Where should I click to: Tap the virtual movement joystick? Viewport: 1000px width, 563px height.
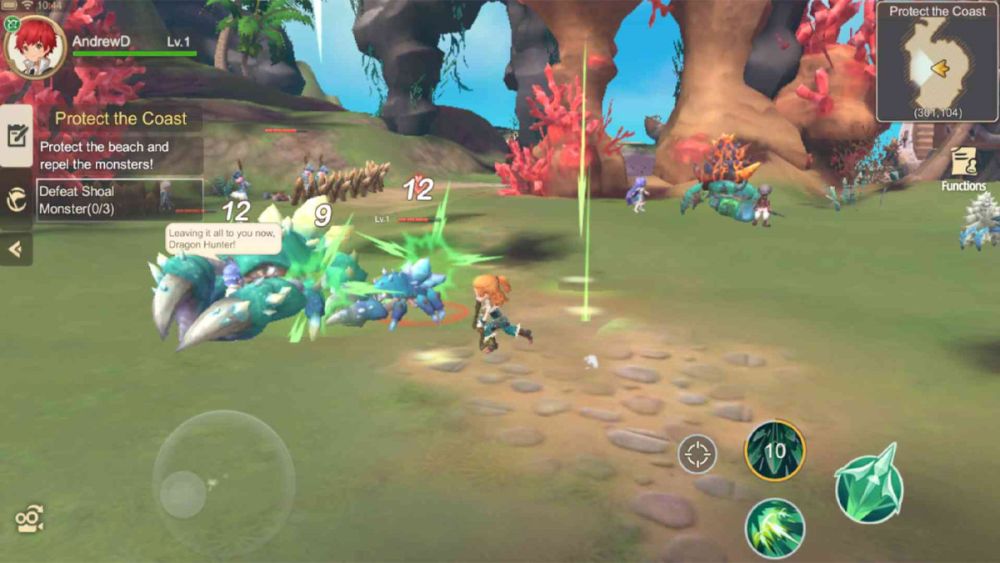point(223,482)
